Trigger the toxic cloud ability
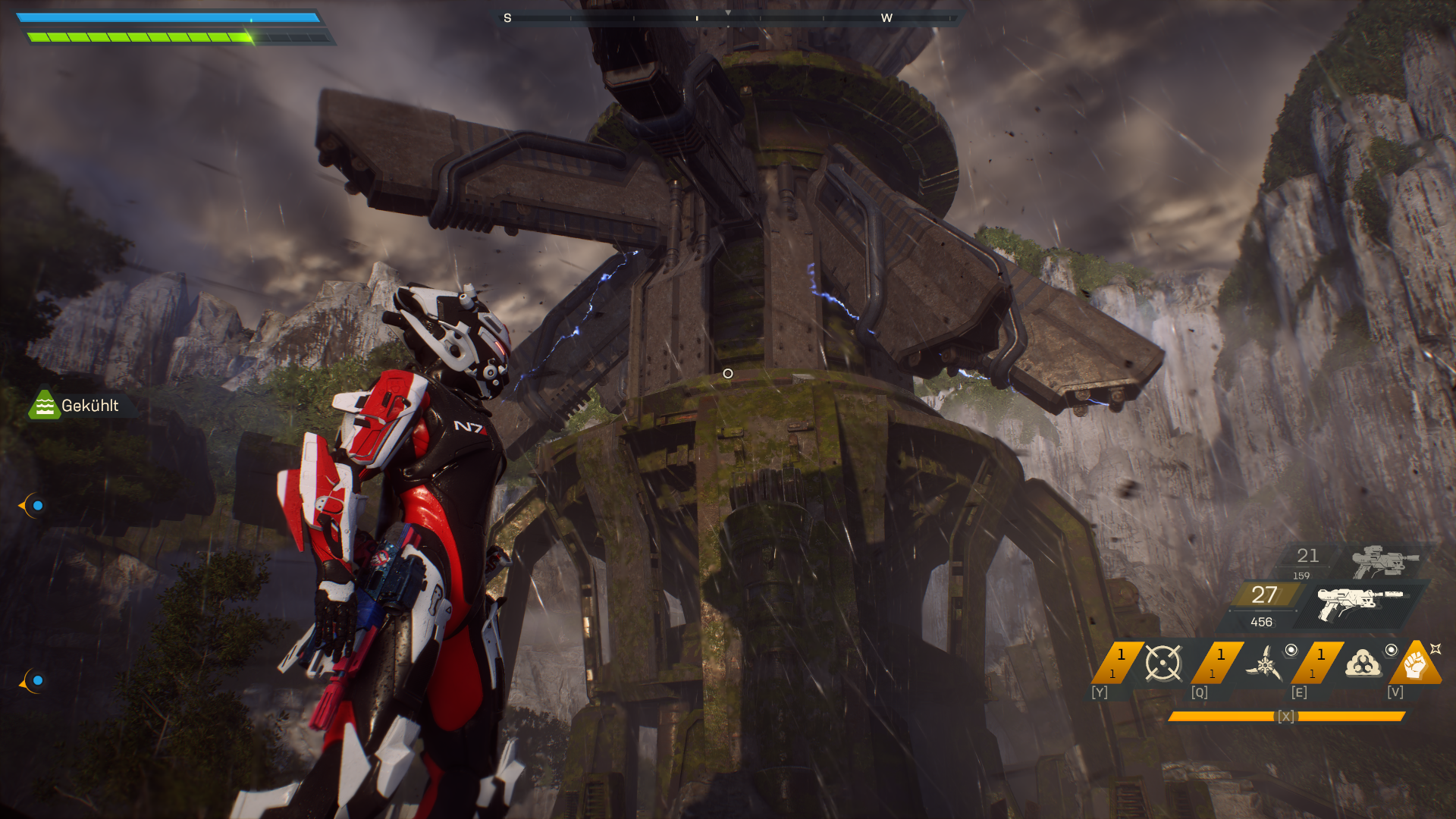This screenshot has height=819, width=1456. point(1363,664)
